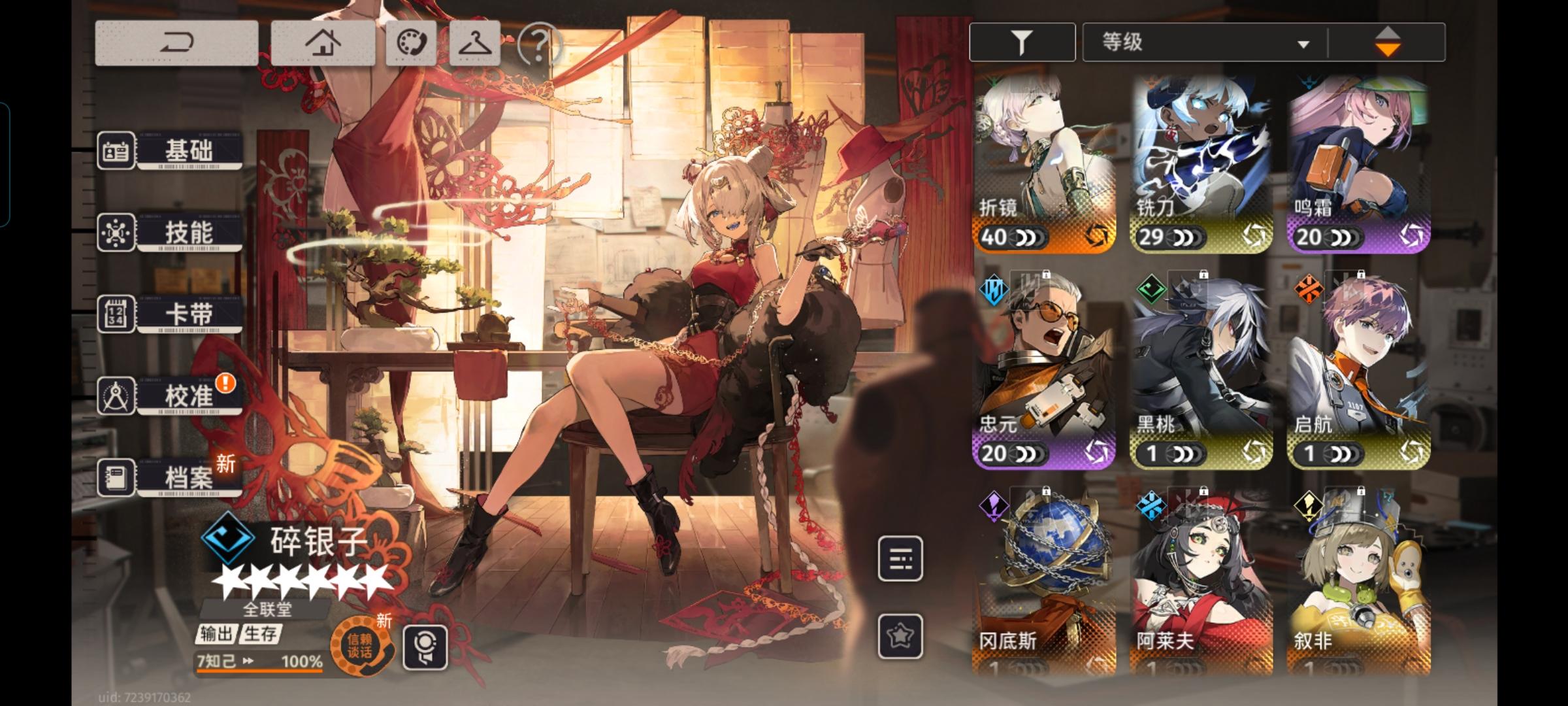Image resolution: width=1568 pixels, height=706 pixels.
Task: Open the filter icon above the roster
Action: pos(1021,41)
